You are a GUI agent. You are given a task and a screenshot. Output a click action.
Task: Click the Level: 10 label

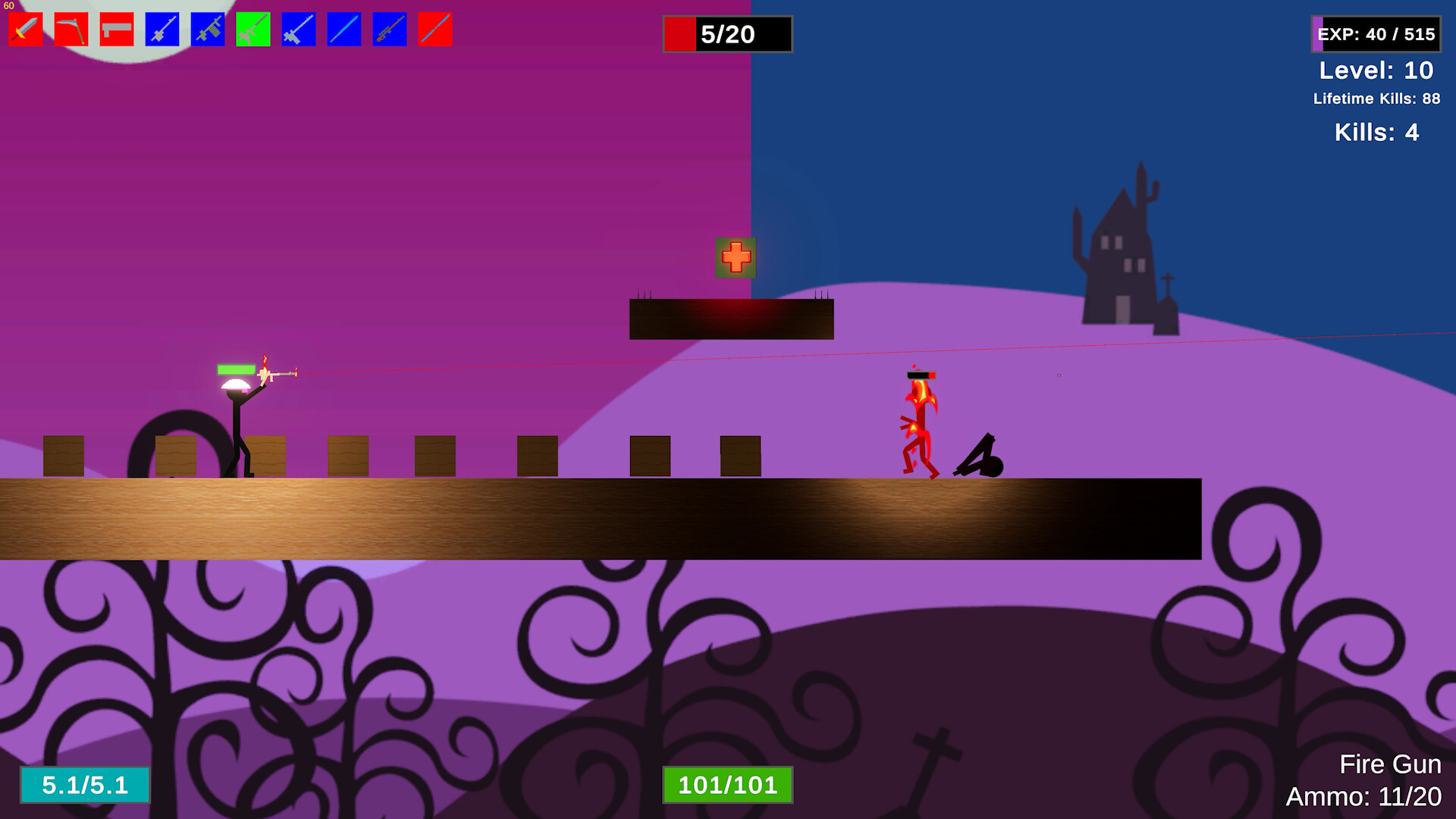coord(1377,71)
